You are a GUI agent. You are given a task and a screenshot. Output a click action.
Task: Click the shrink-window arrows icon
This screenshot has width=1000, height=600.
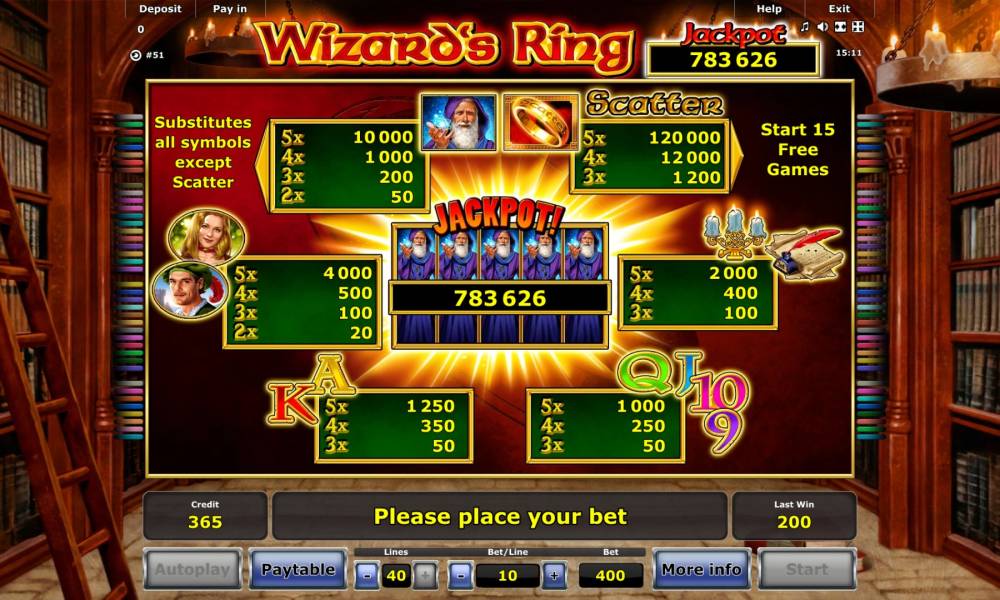pos(840,26)
